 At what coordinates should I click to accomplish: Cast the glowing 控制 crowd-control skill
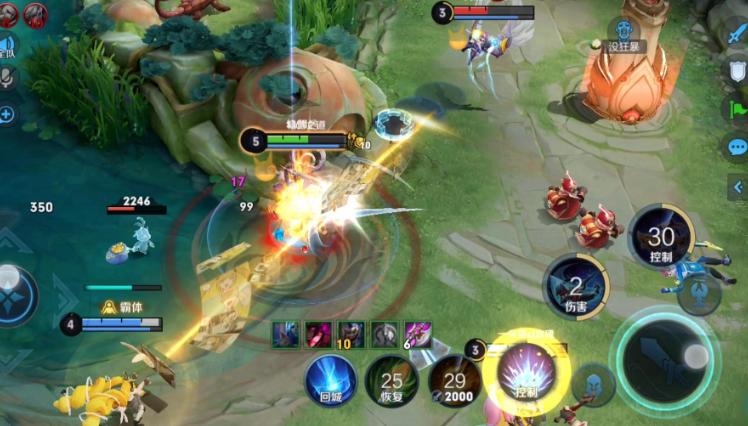[526, 378]
